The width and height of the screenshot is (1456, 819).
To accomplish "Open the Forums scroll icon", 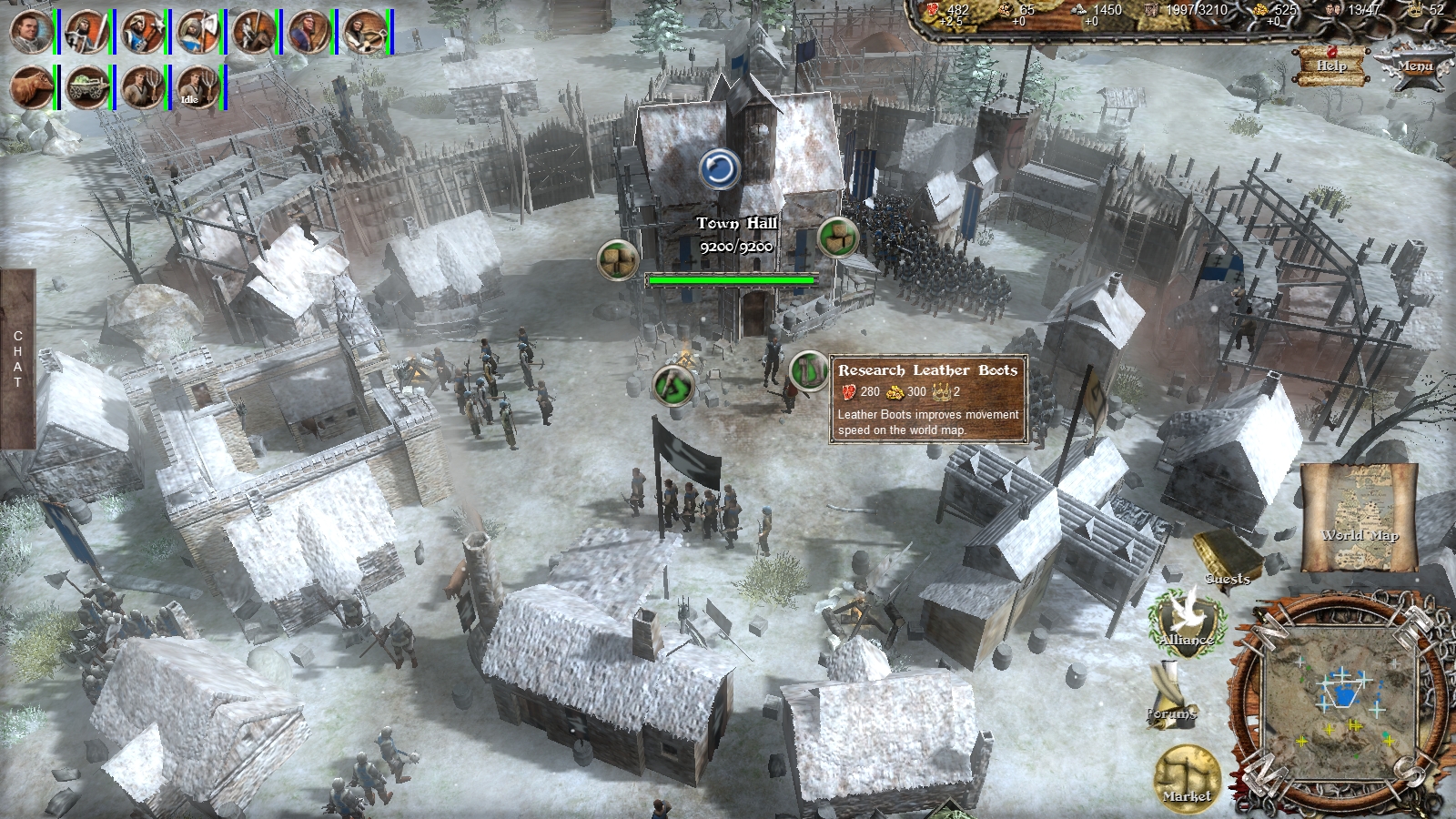I will pyautogui.click(x=1169, y=693).
